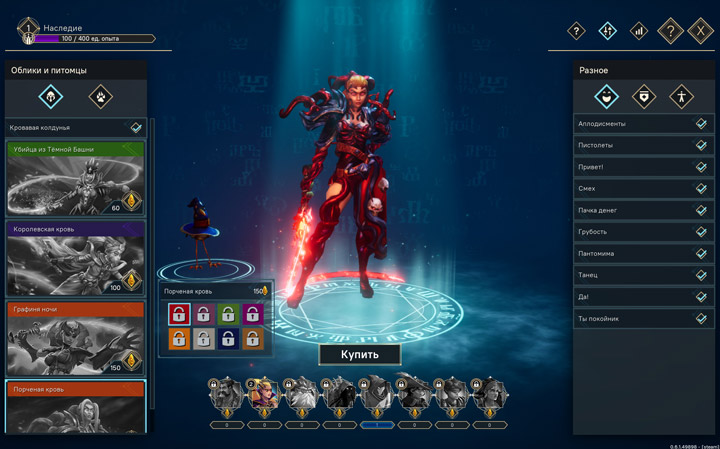
Task: Switch to the paw print pets tab
Action: [100, 96]
